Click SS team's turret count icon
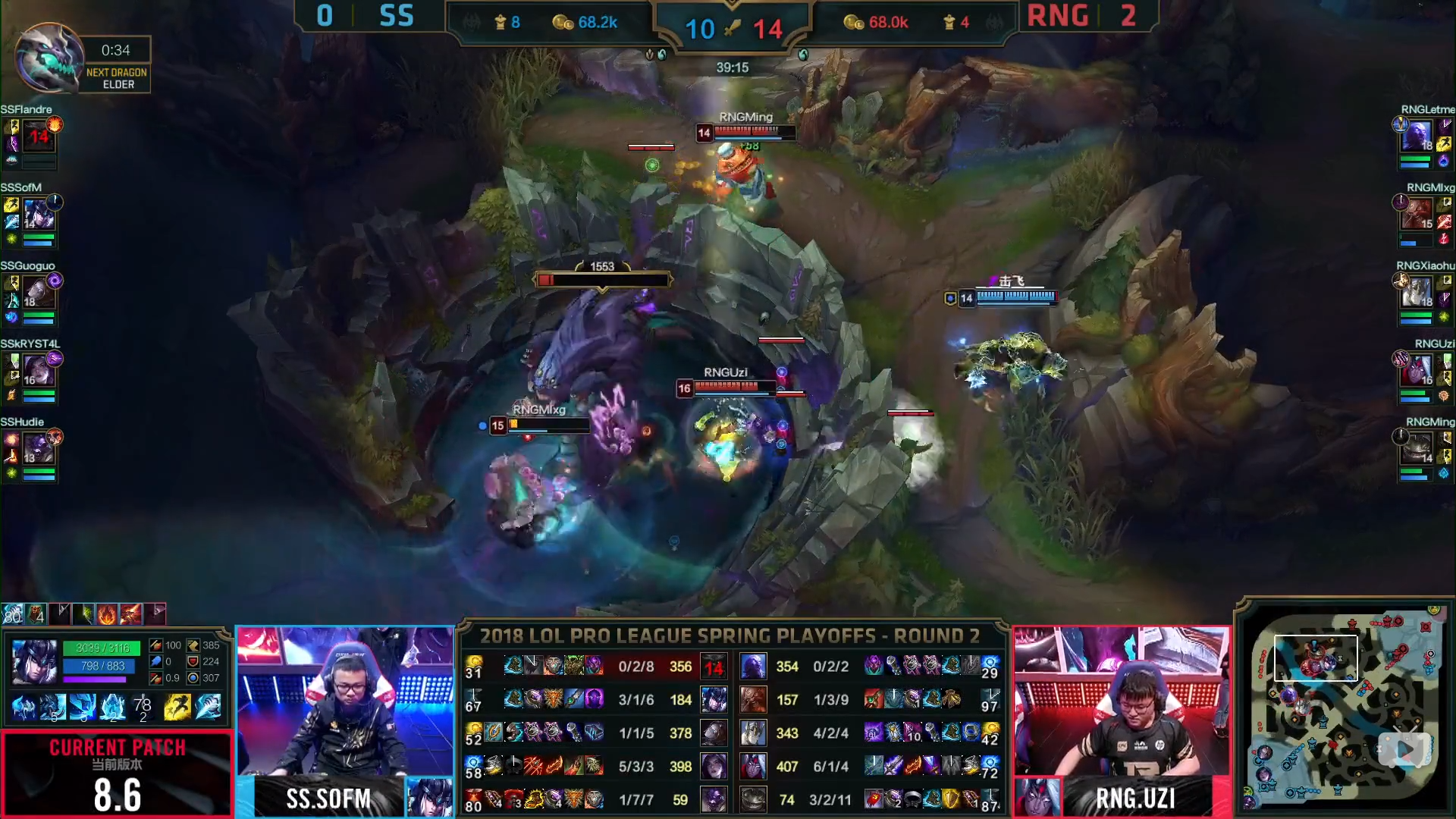 tap(502, 23)
